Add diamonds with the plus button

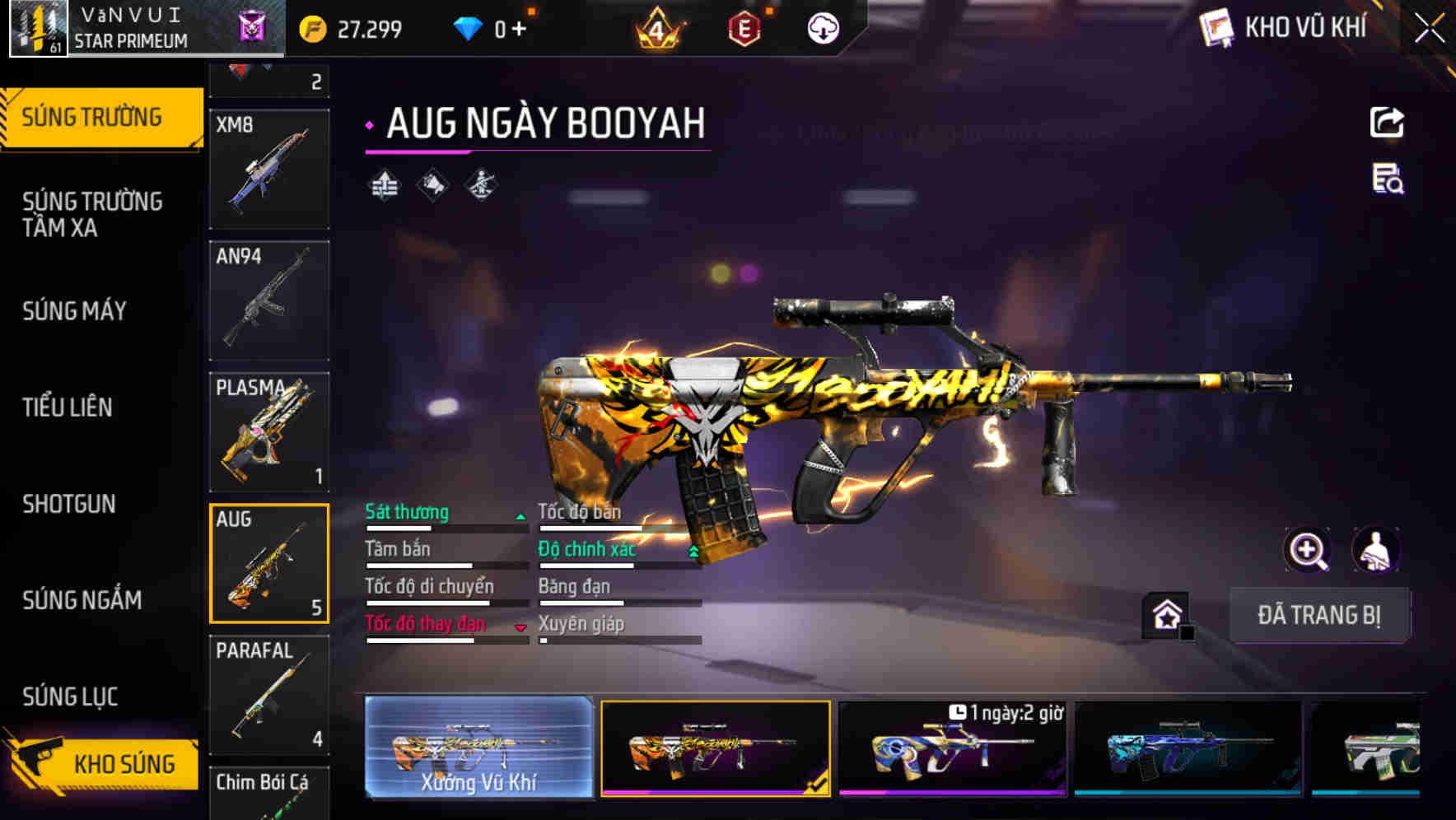[519, 30]
